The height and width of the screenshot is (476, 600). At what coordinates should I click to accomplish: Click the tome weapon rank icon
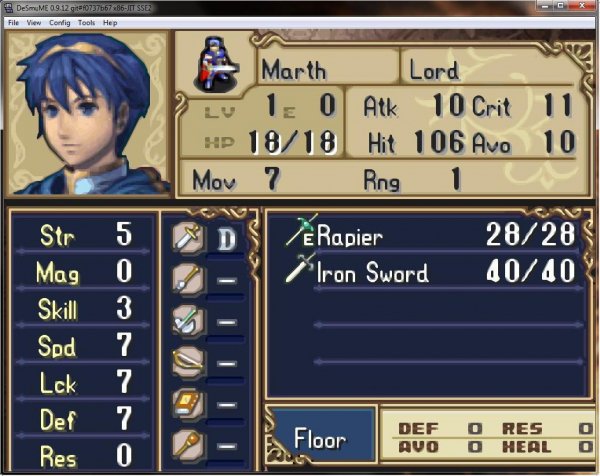187,402
